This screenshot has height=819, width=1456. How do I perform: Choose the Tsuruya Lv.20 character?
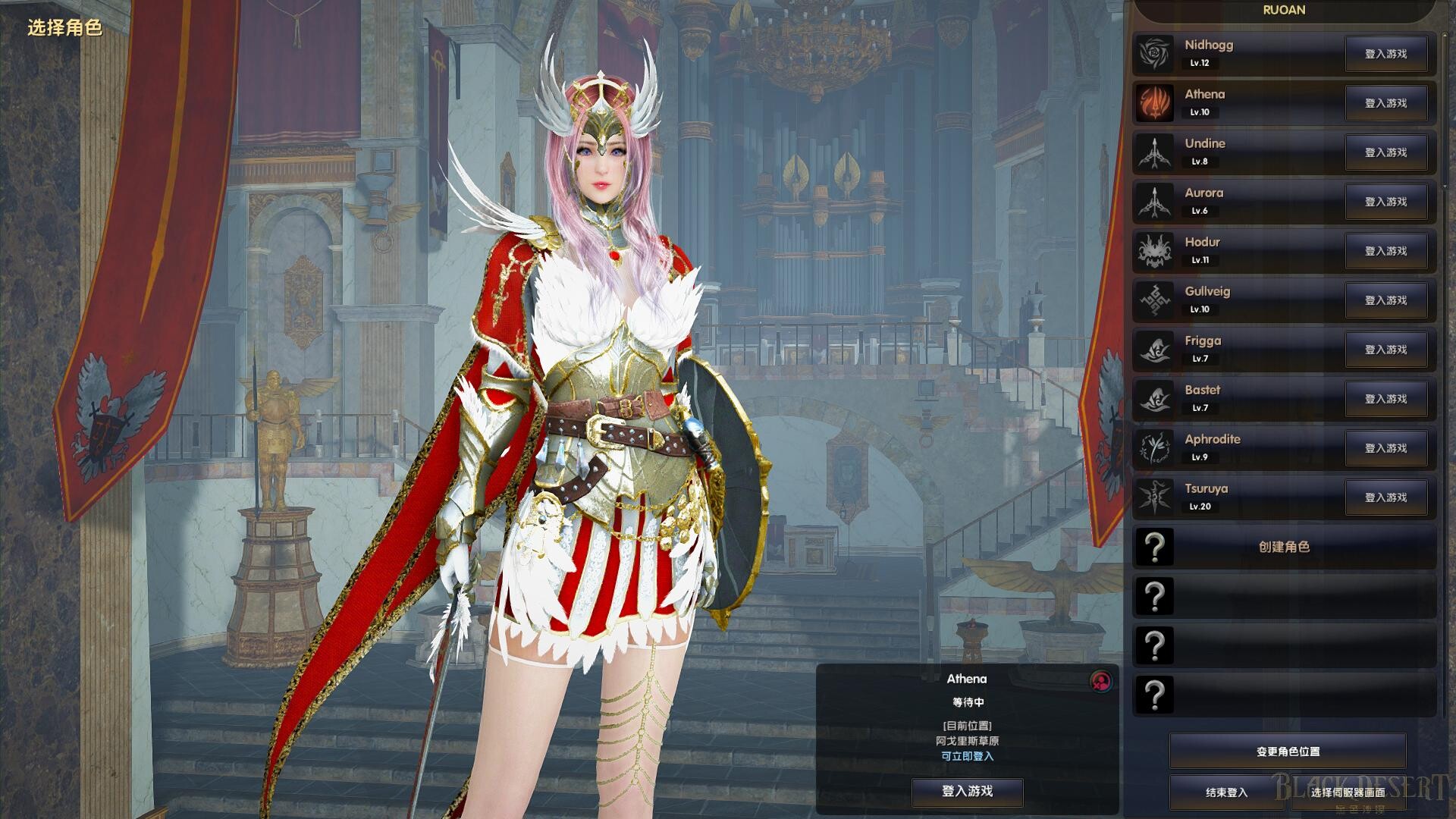(1236, 497)
